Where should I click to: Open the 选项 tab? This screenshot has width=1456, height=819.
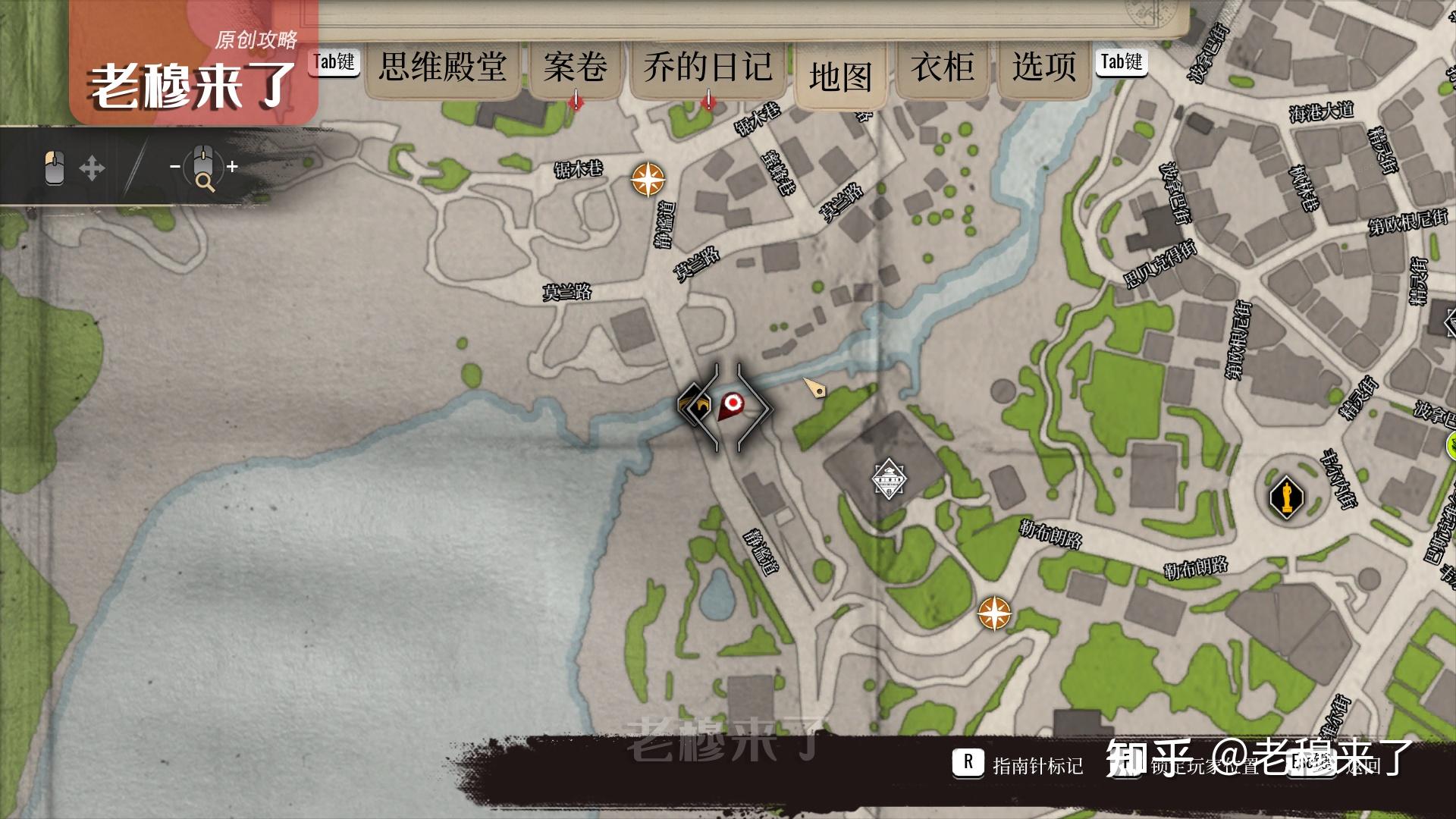(1044, 67)
